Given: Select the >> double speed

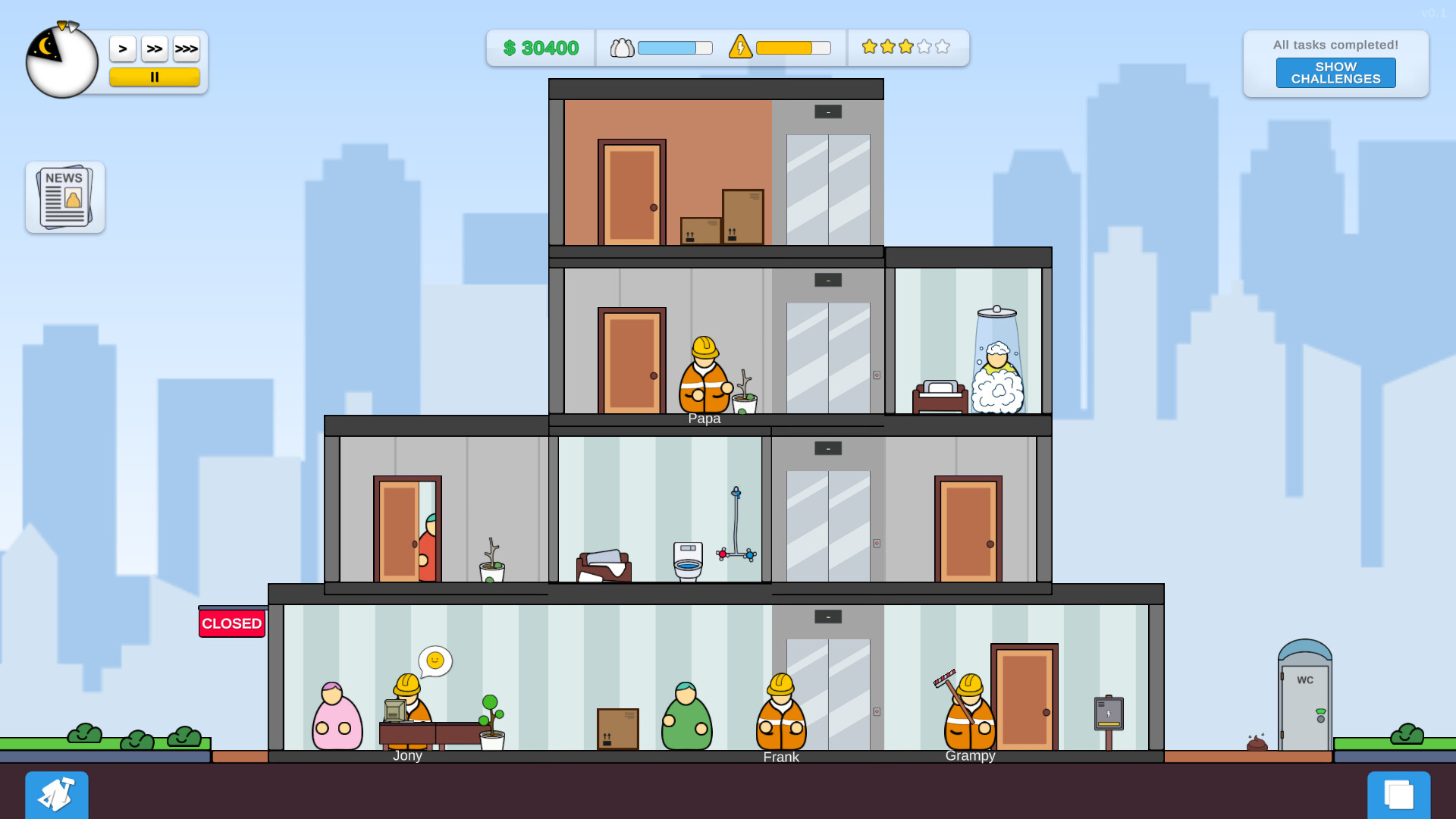Looking at the screenshot, I should coord(155,48).
